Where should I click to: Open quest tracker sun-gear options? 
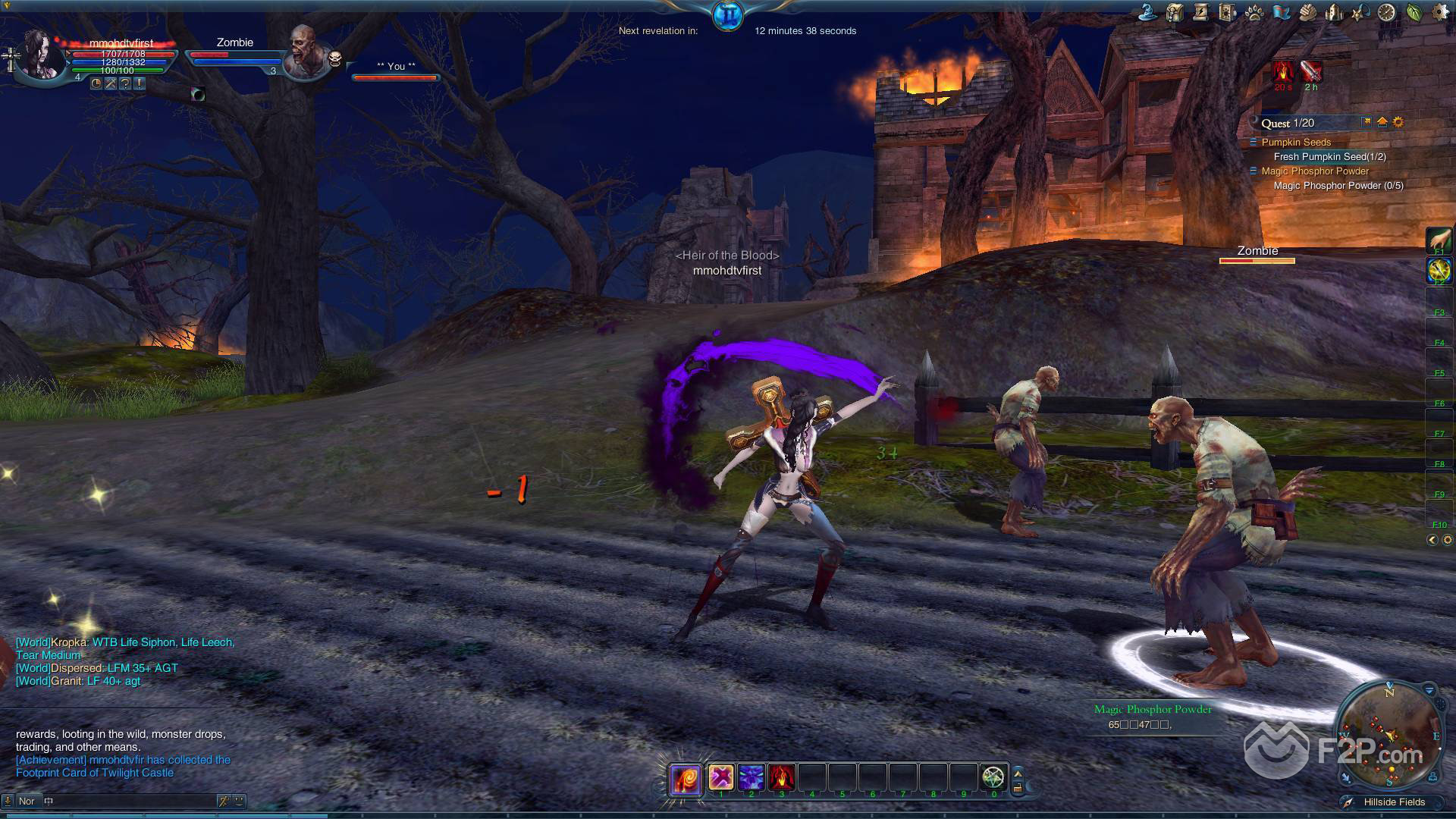[x=1398, y=122]
